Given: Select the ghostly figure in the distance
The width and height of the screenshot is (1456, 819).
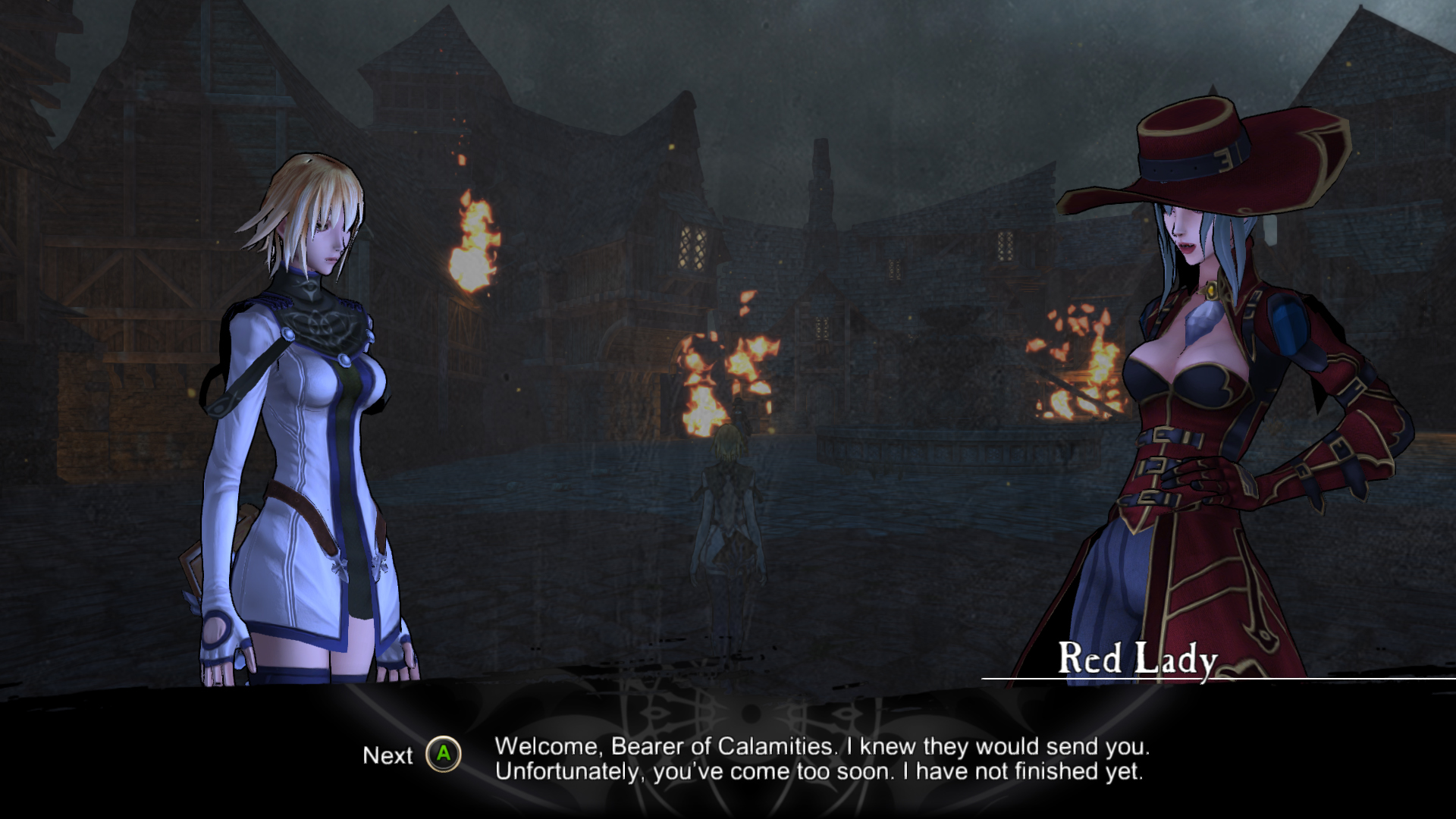Looking at the screenshot, I should pyautogui.click(x=728, y=516).
